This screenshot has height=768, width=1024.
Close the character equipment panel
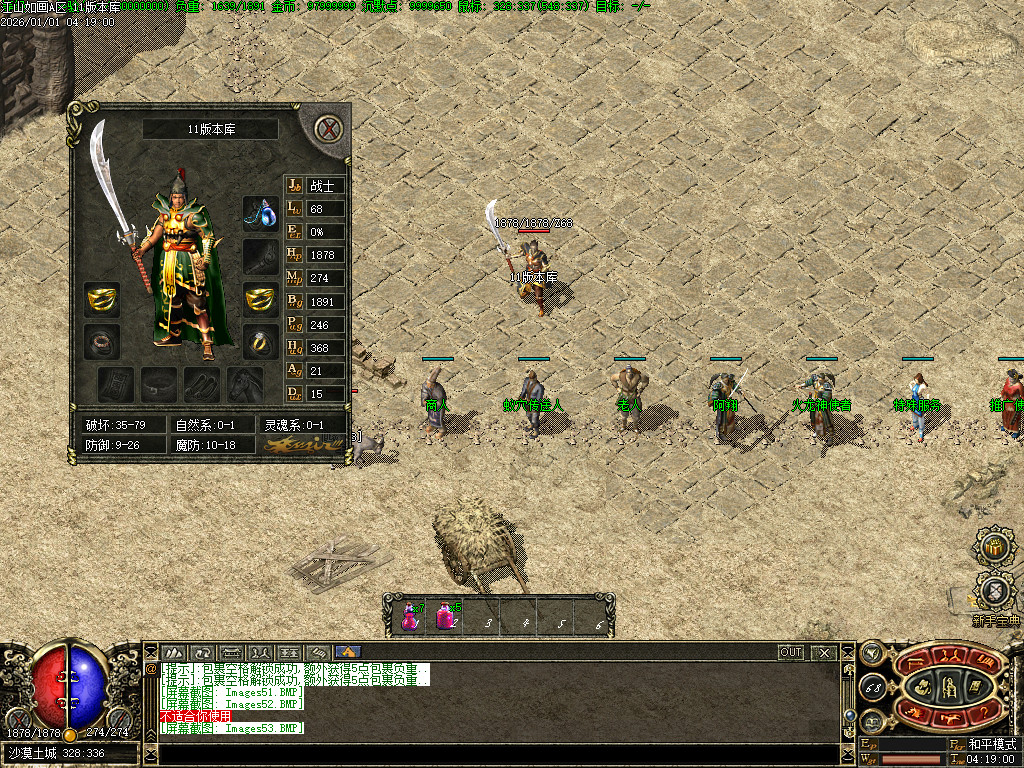tap(327, 129)
